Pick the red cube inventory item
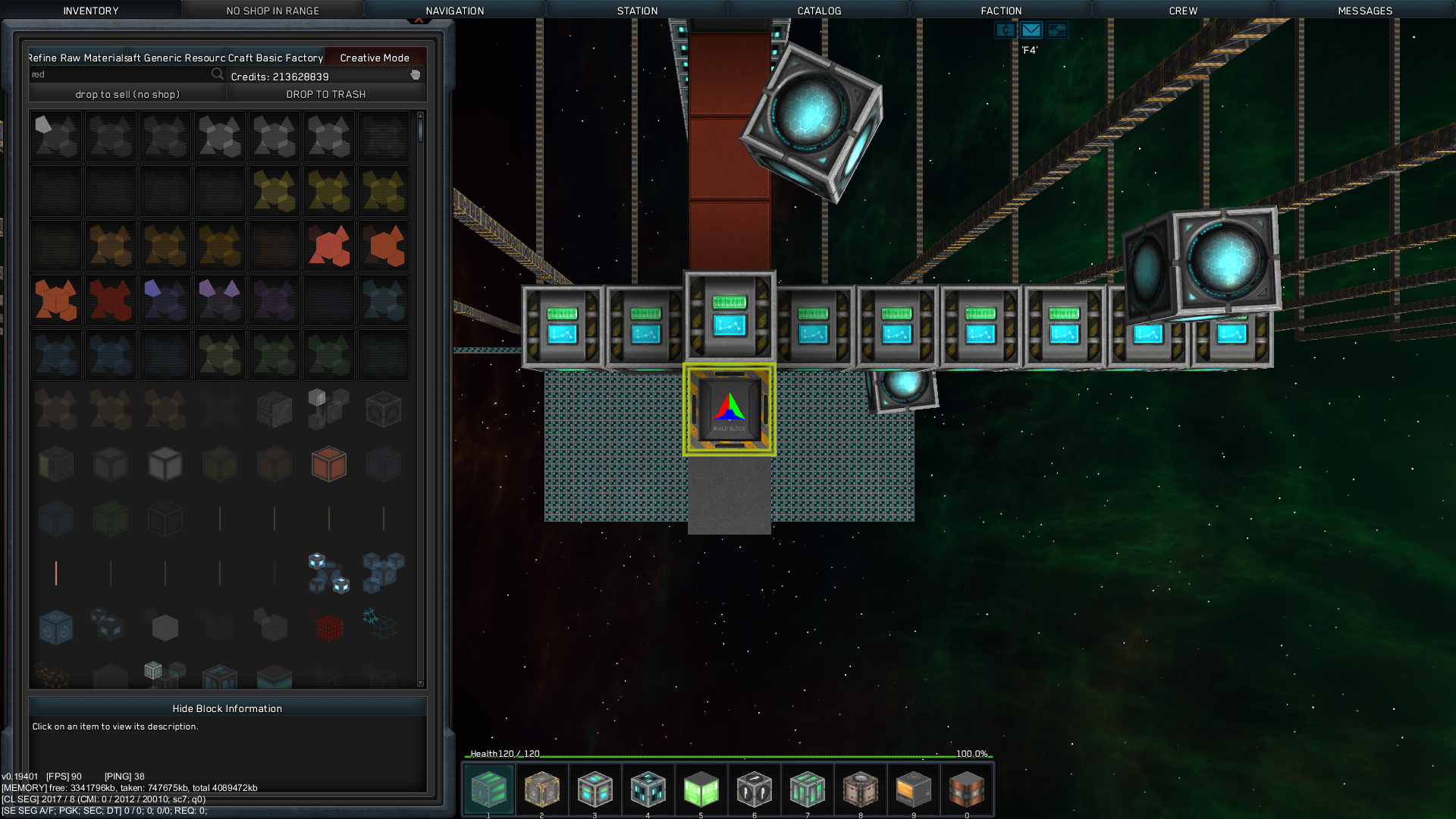The height and width of the screenshot is (819, 1456). click(x=329, y=464)
